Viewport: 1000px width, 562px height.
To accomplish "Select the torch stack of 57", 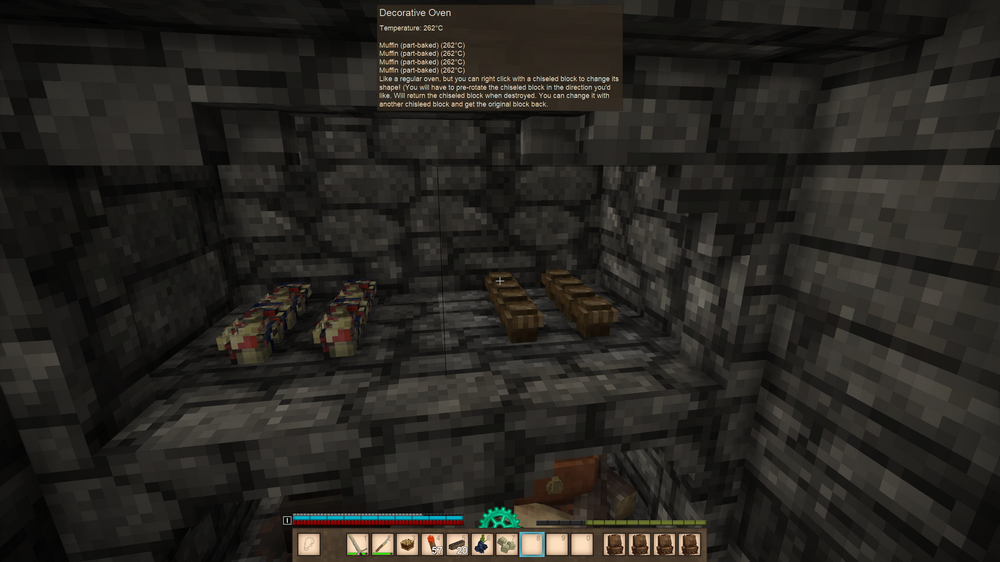I will pos(433,545).
